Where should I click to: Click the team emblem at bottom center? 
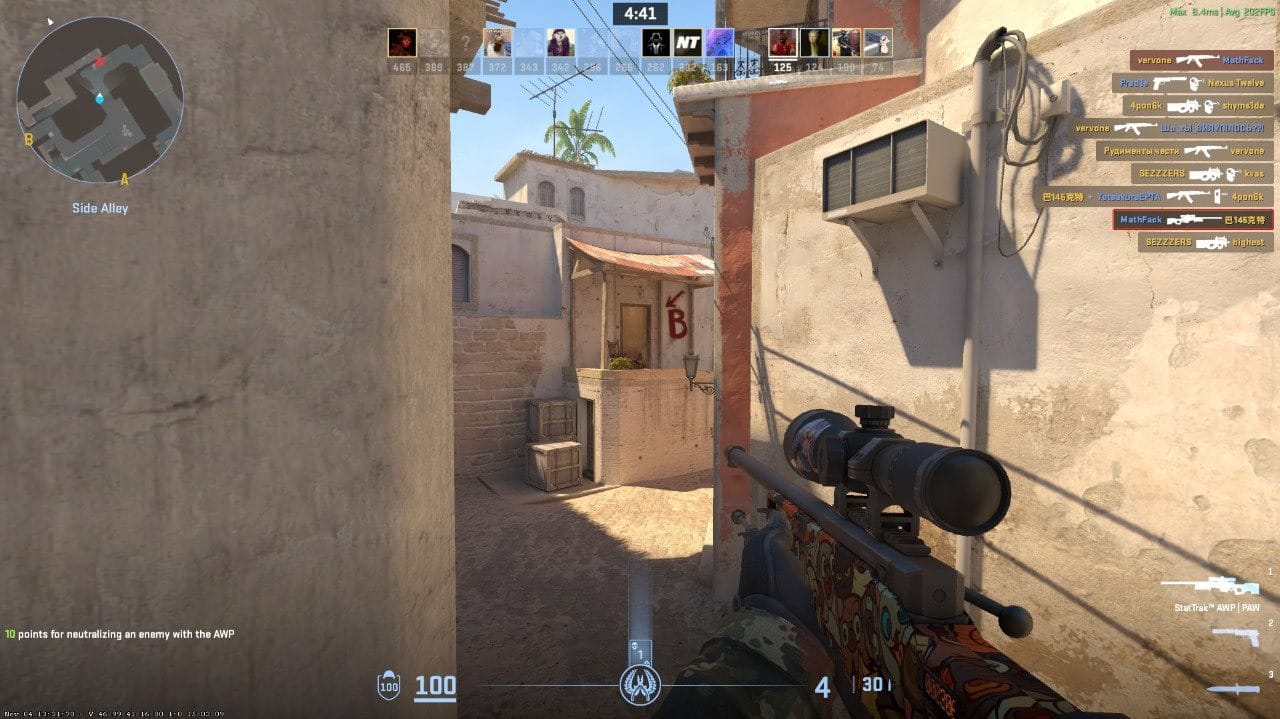click(639, 685)
